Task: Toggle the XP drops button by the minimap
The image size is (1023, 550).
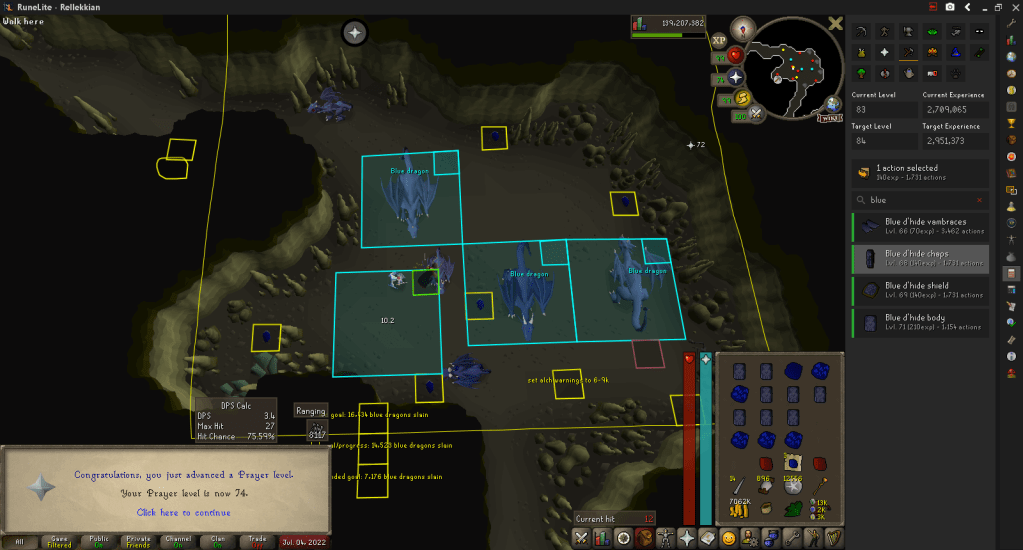Action: coord(719,41)
